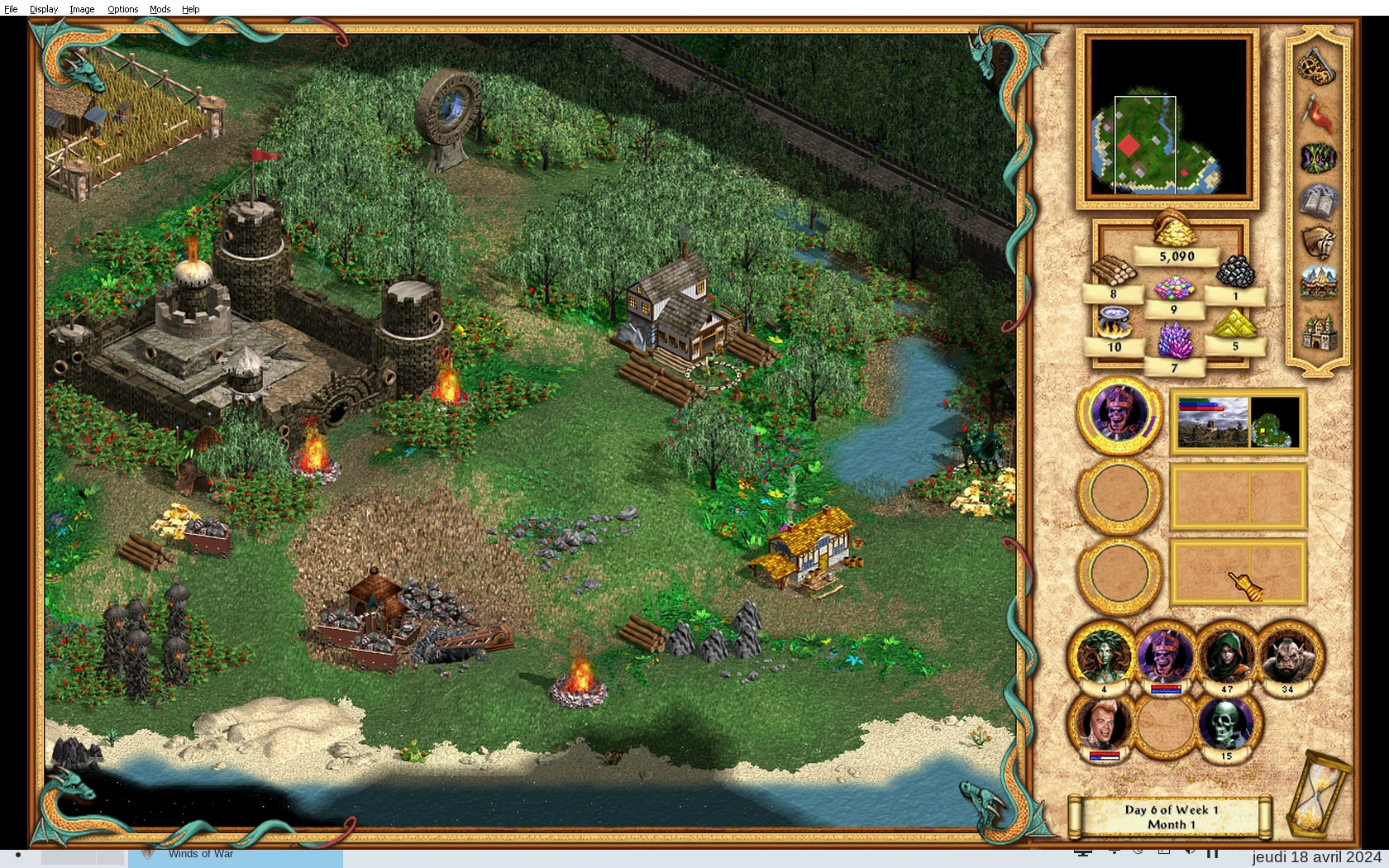Image resolution: width=1389 pixels, height=868 pixels.
Task: Select the skeleton creature stack
Action: [1226, 725]
